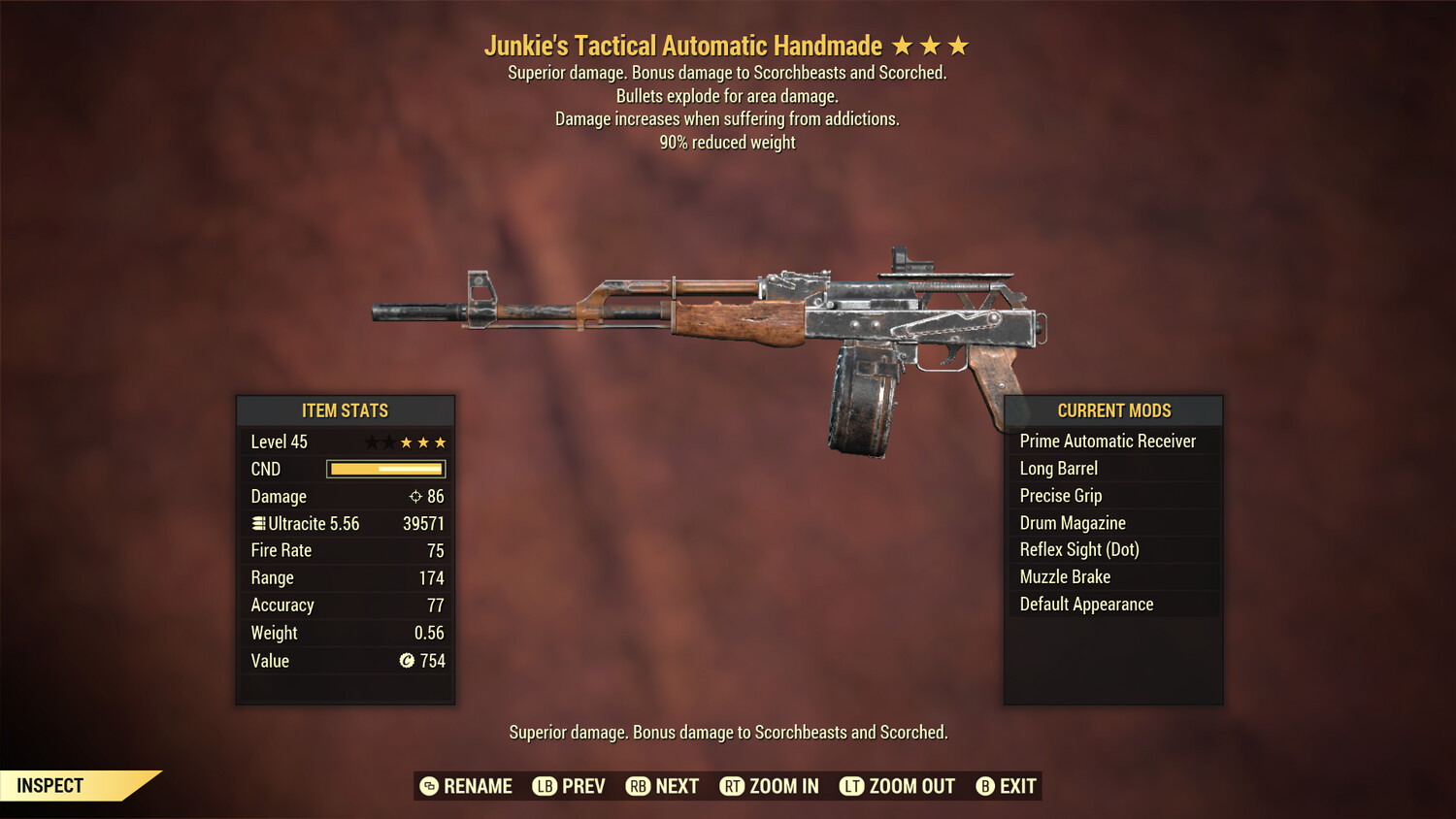Select the LB previous item icon
This screenshot has height=819, width=1456.
[546, 786]
